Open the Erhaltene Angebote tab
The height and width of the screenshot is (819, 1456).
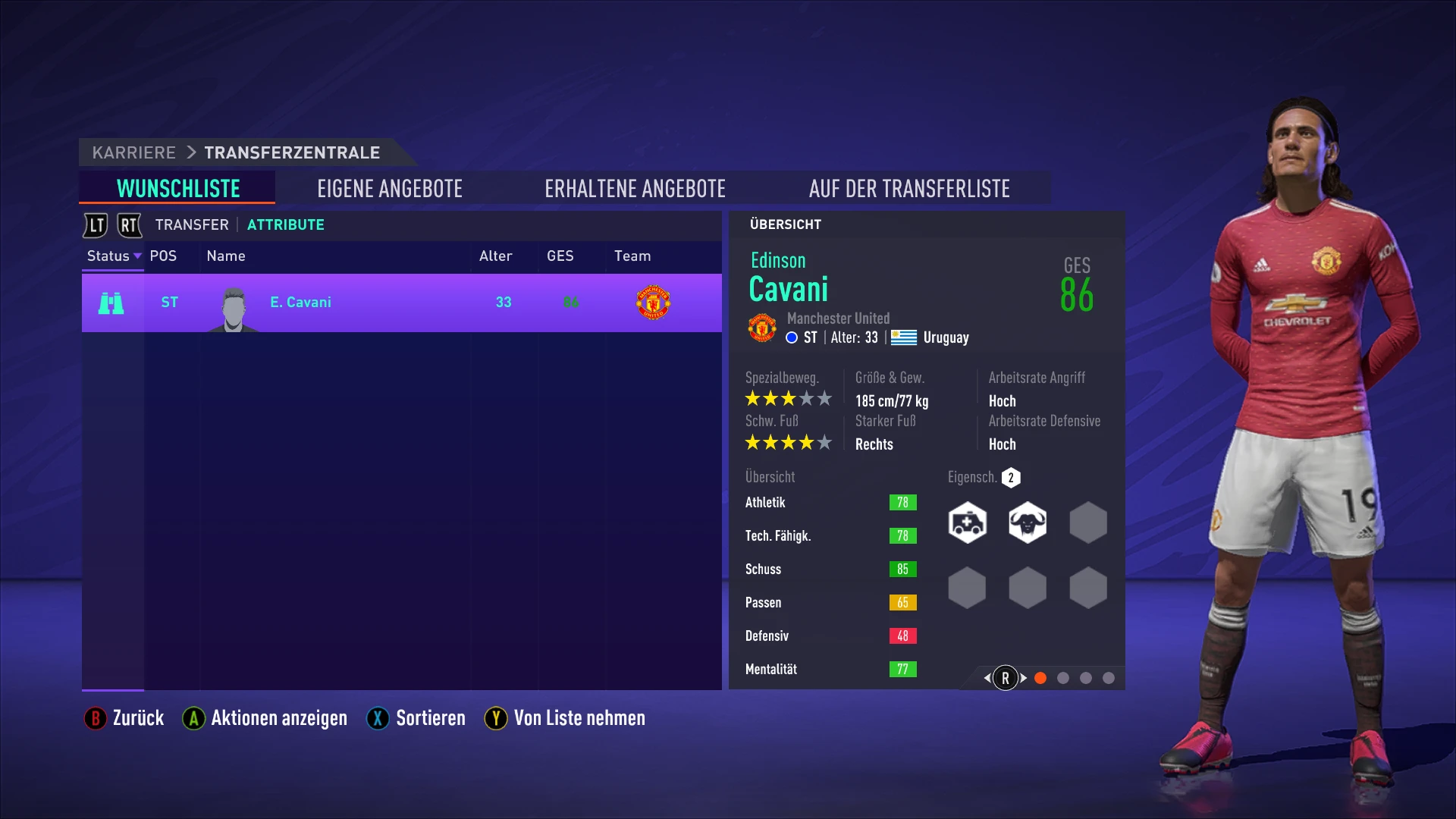[635, 188]
